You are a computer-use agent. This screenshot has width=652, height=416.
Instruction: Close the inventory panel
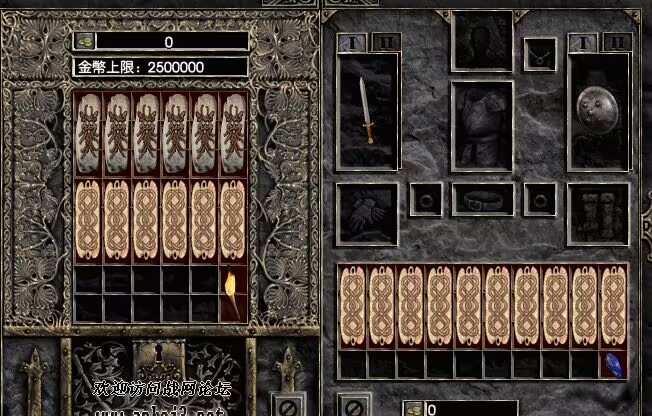(353, 407)
